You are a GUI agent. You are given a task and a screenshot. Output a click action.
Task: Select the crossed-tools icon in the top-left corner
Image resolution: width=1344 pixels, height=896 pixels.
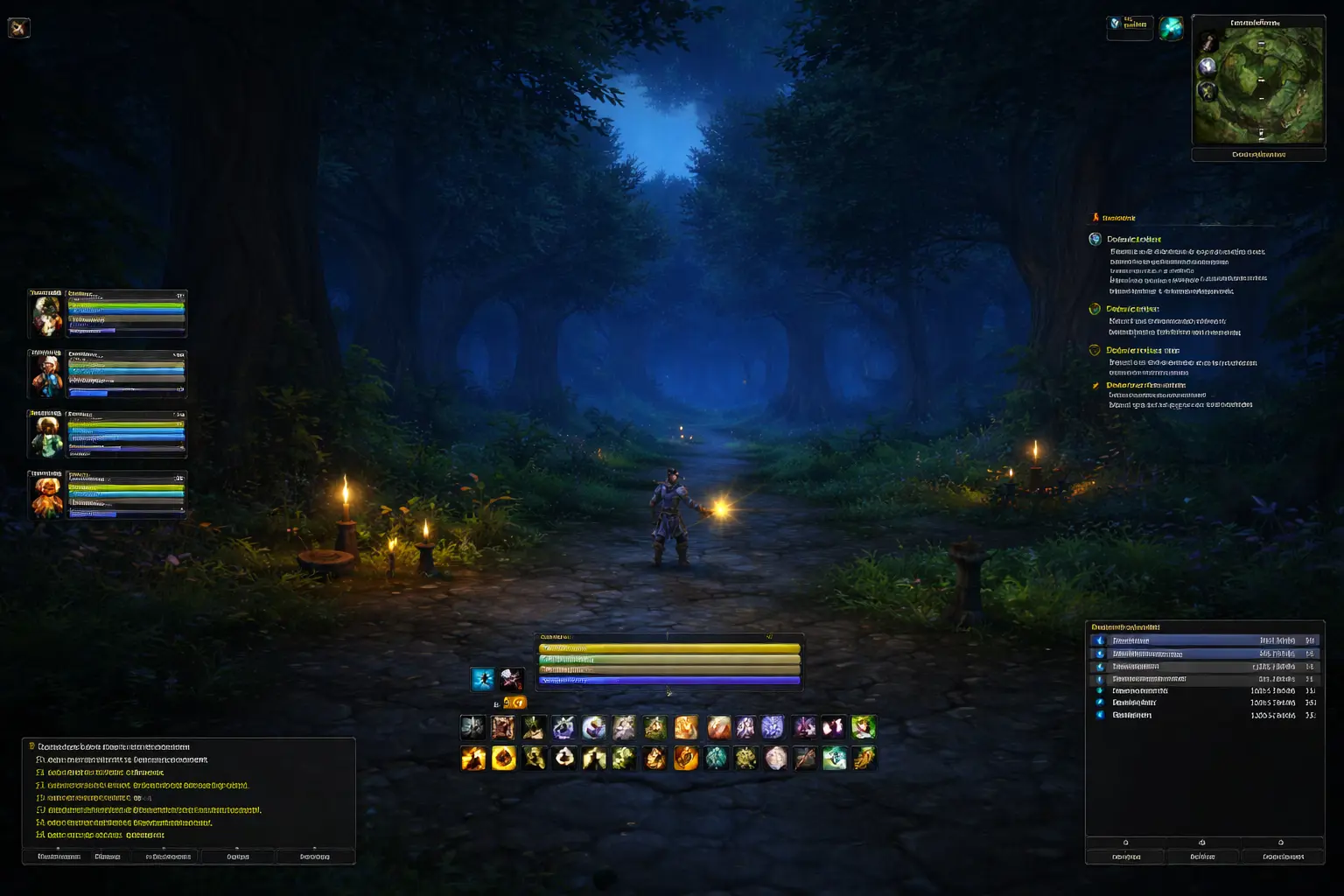(19, 27)
